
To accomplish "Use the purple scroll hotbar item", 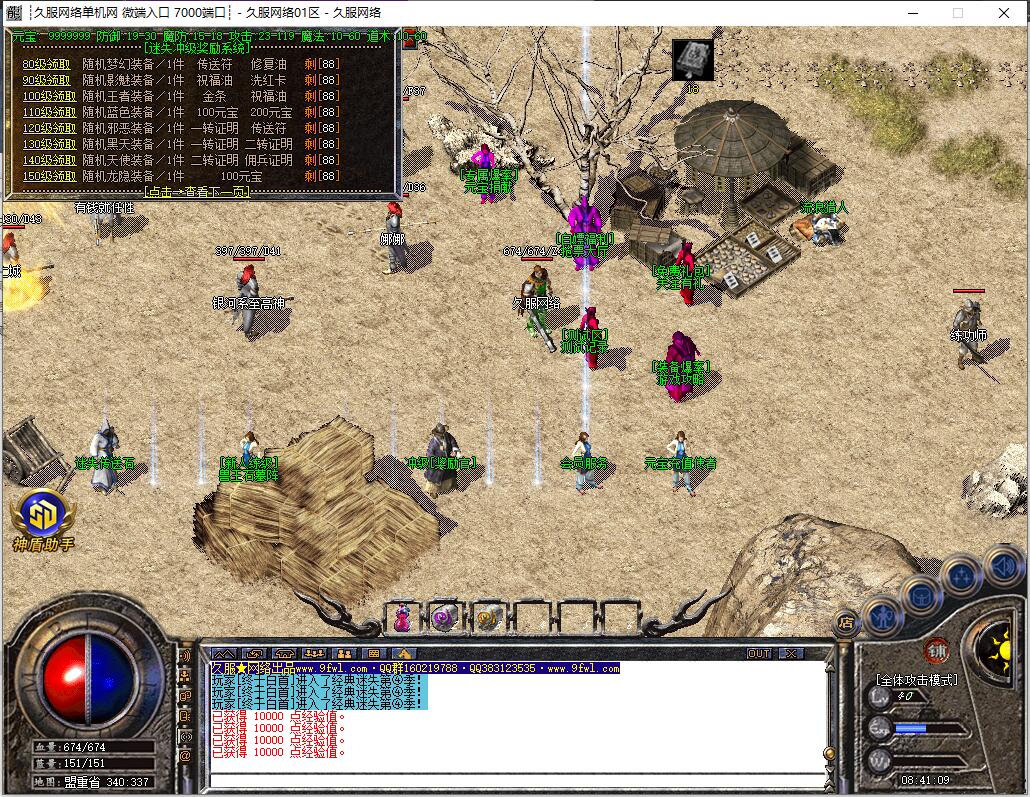I will point(444,618).
